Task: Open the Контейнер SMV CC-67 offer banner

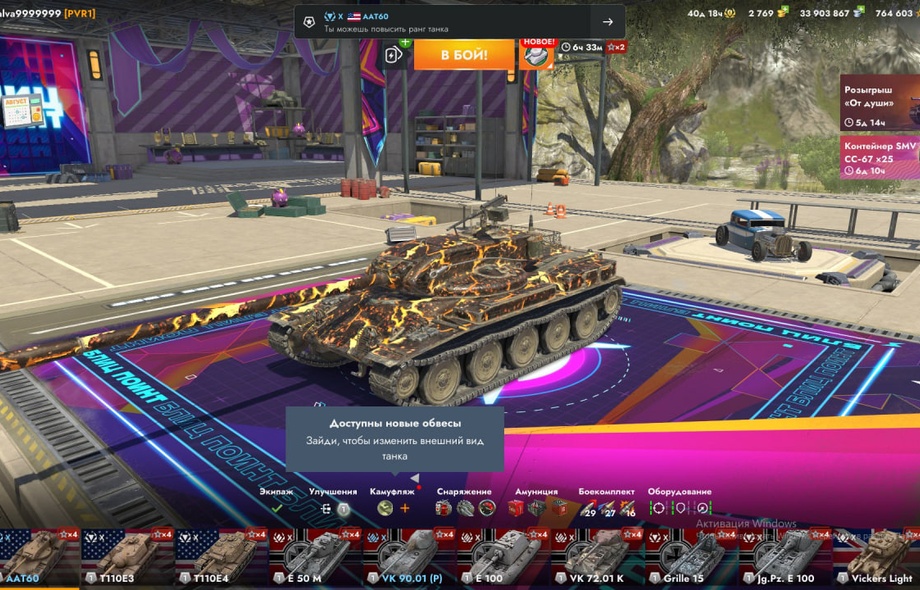Action: 879,158
